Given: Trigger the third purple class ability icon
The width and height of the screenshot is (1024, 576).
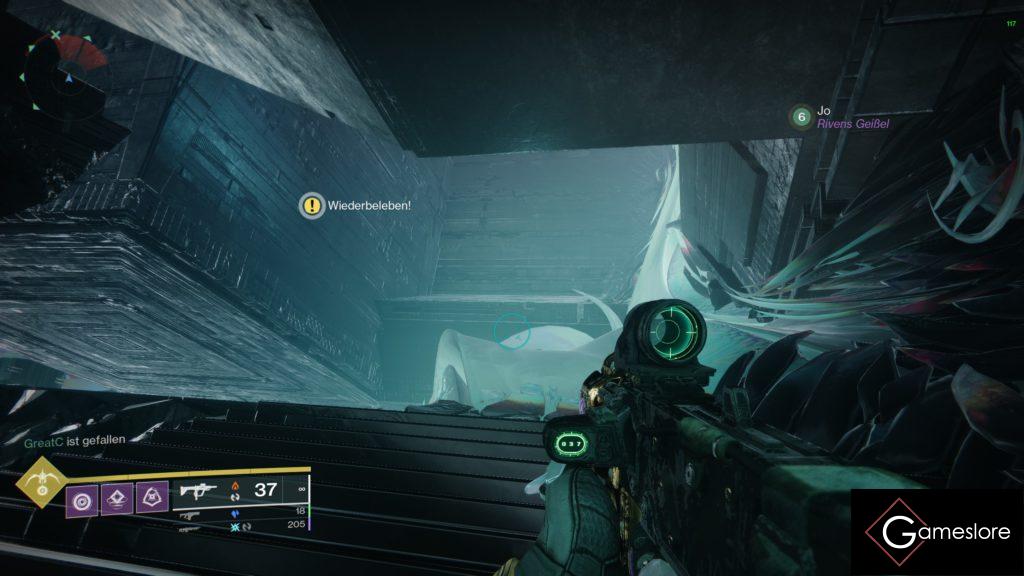Looking at the screenshot, I should pos(151,496).
